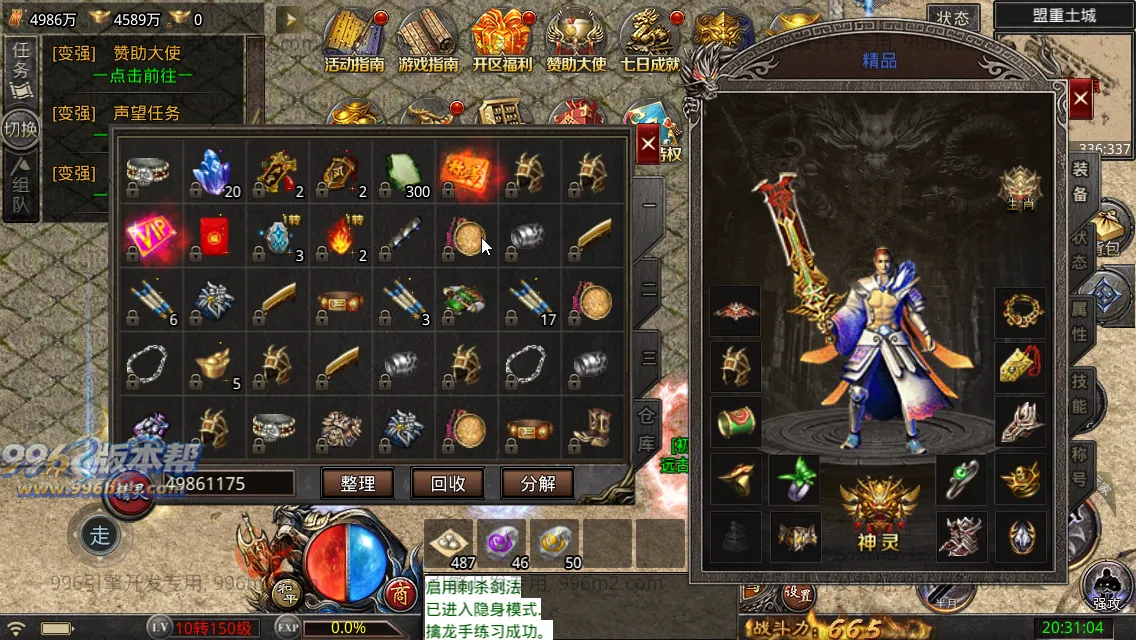Viewport: 1136px width, 640px height.
Task: Open 七日成就 seven-day achievements
Action: point(650,42)
